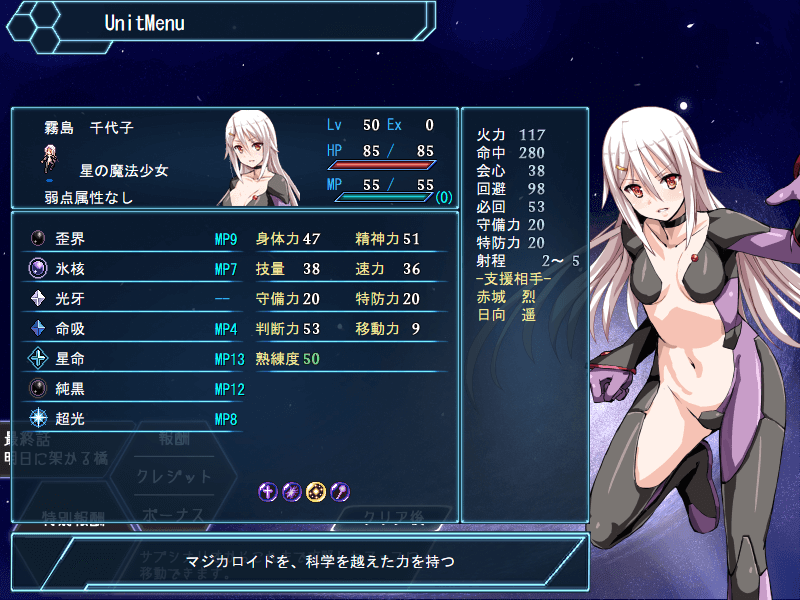
Task: Select the 歪界 skill row
Action: click(x=130, y=239)
